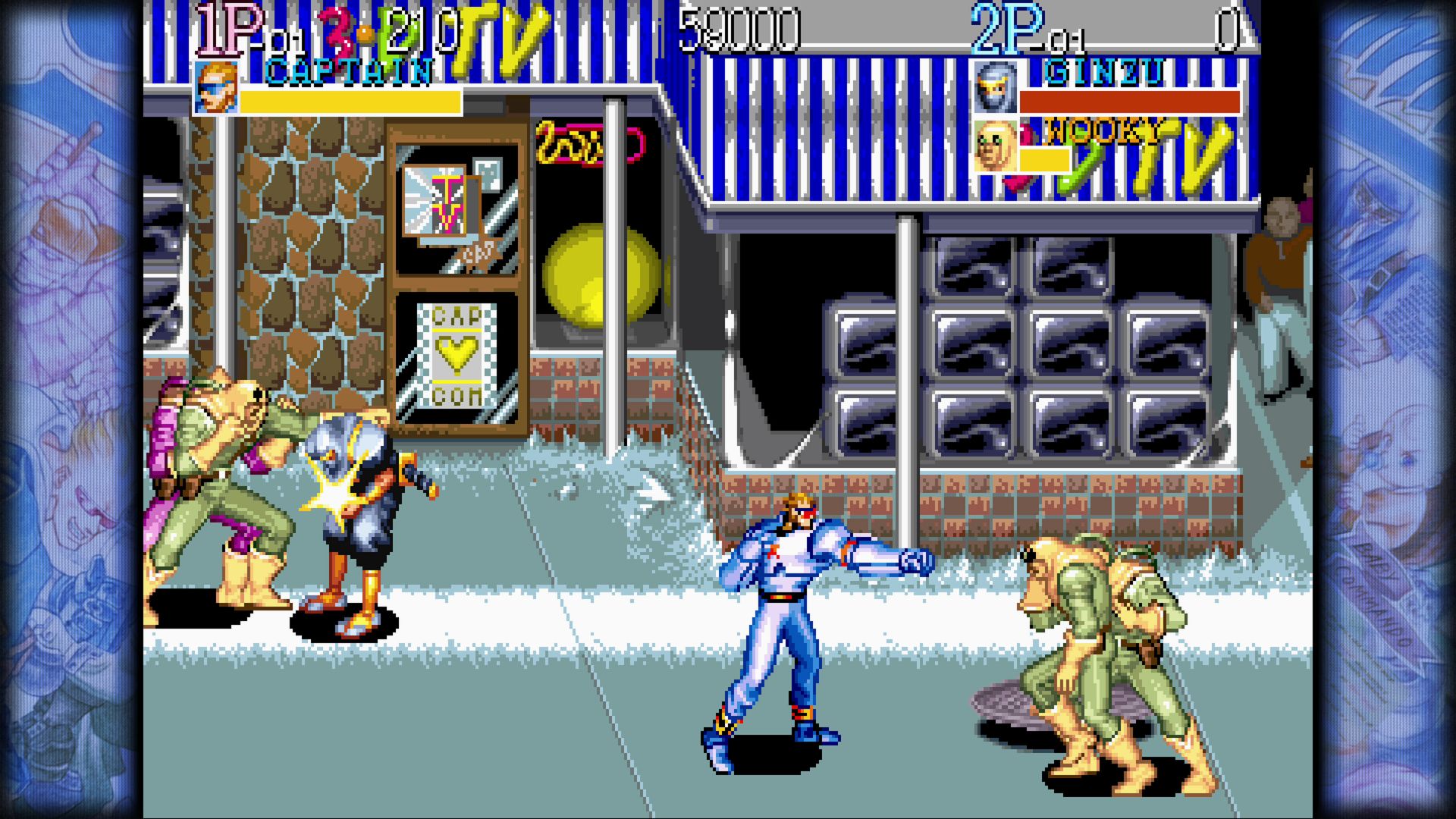Click the Wooky enemy portrait
The width and height of the screenshot is (1456, 819).
[x=994, y=146]
